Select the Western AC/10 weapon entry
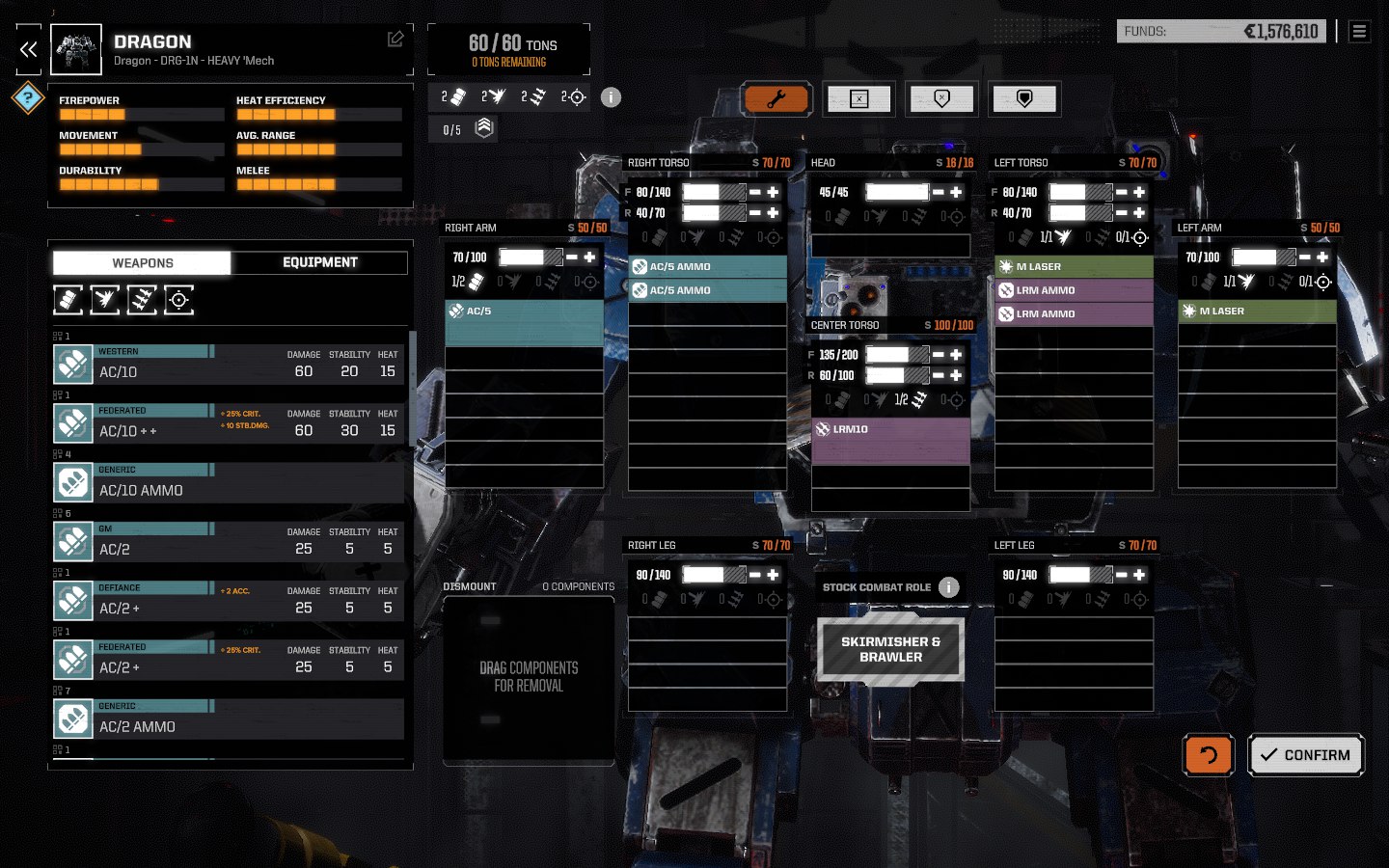Image resolution: width=1389 pixels, height=868 pixels. pyautogui.click(x=228, y=366)
